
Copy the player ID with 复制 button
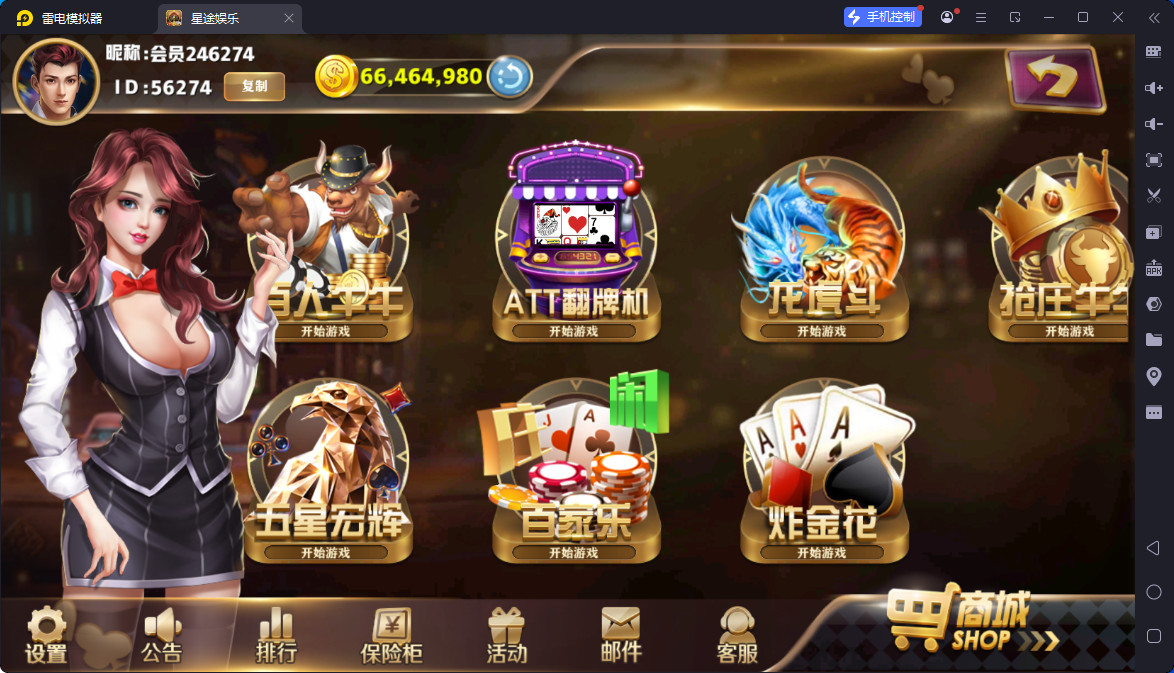[x=254, y=87]
